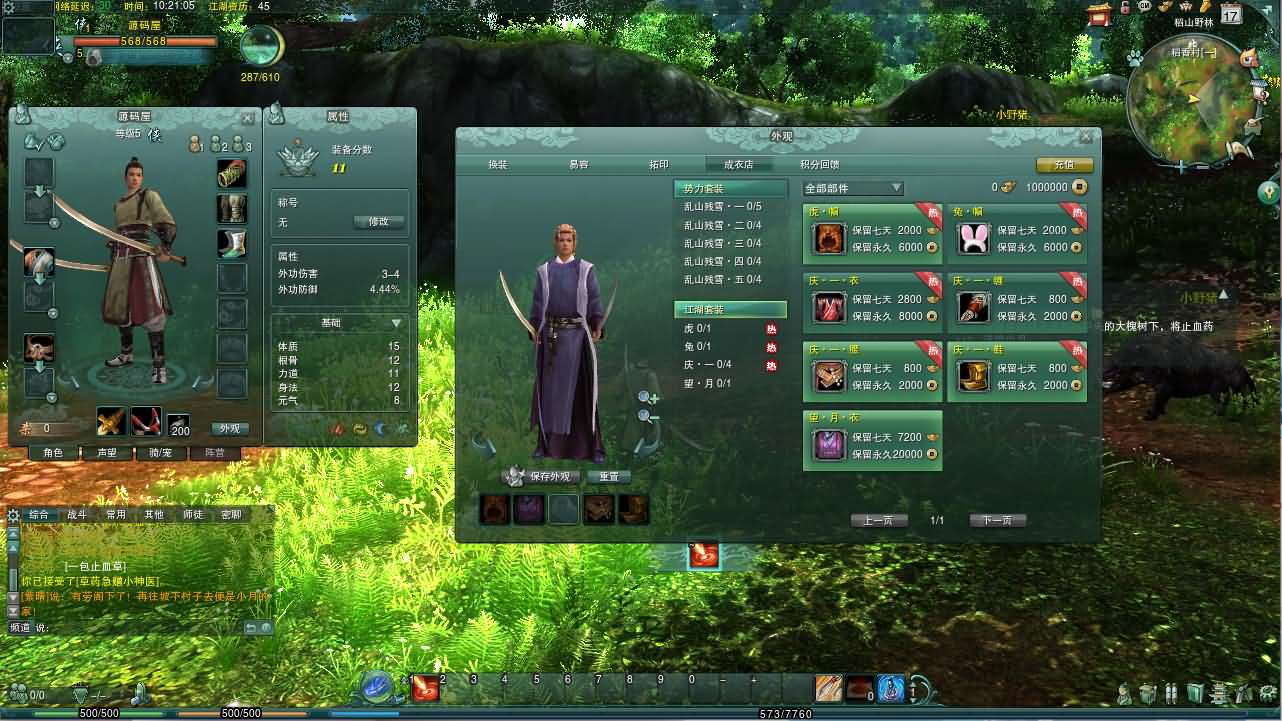Click the crossed weapons icon in the character panel
Viewport: 1282px width, 721px height.
(x=112, y=419)
